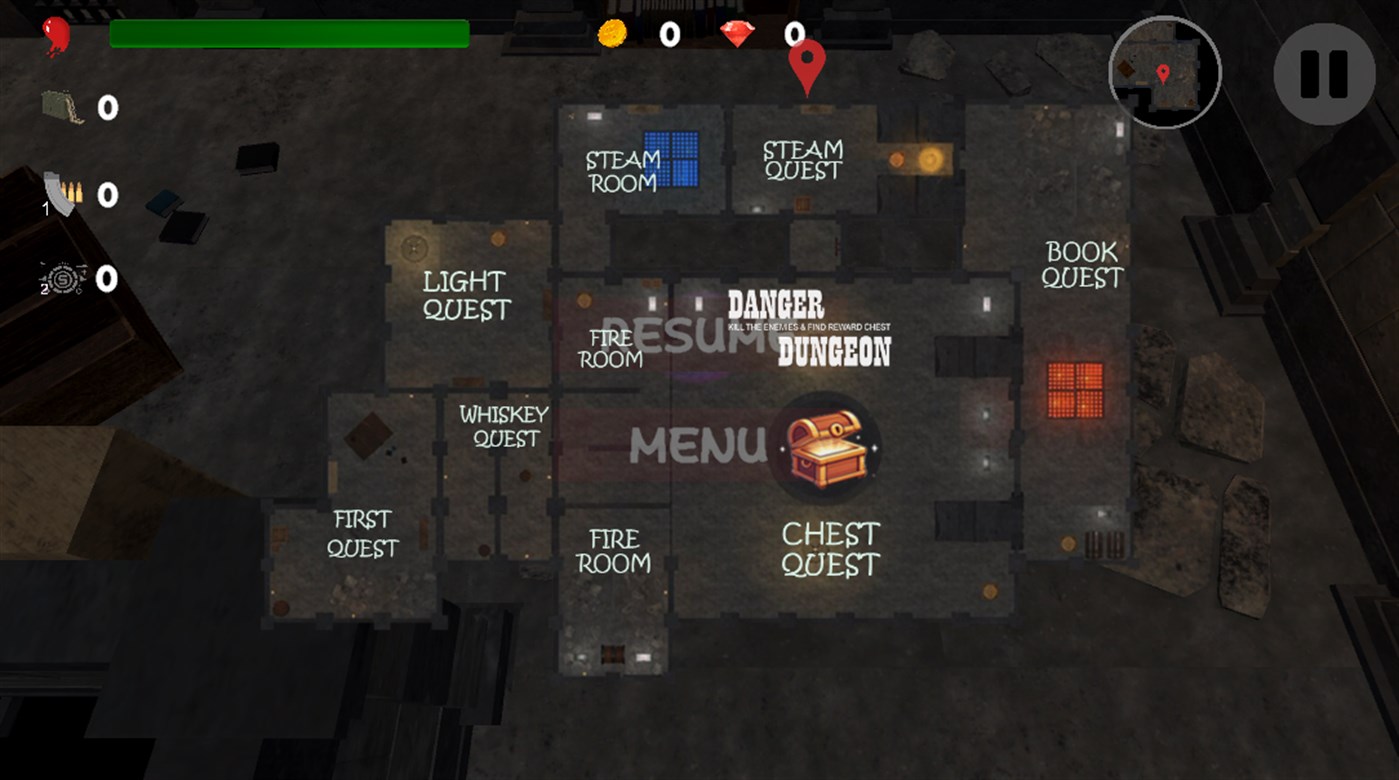Select the Light Quest room label
The width and height of the screenshot is (1399, 780).
pyautogui.click(x=467, y=296)
